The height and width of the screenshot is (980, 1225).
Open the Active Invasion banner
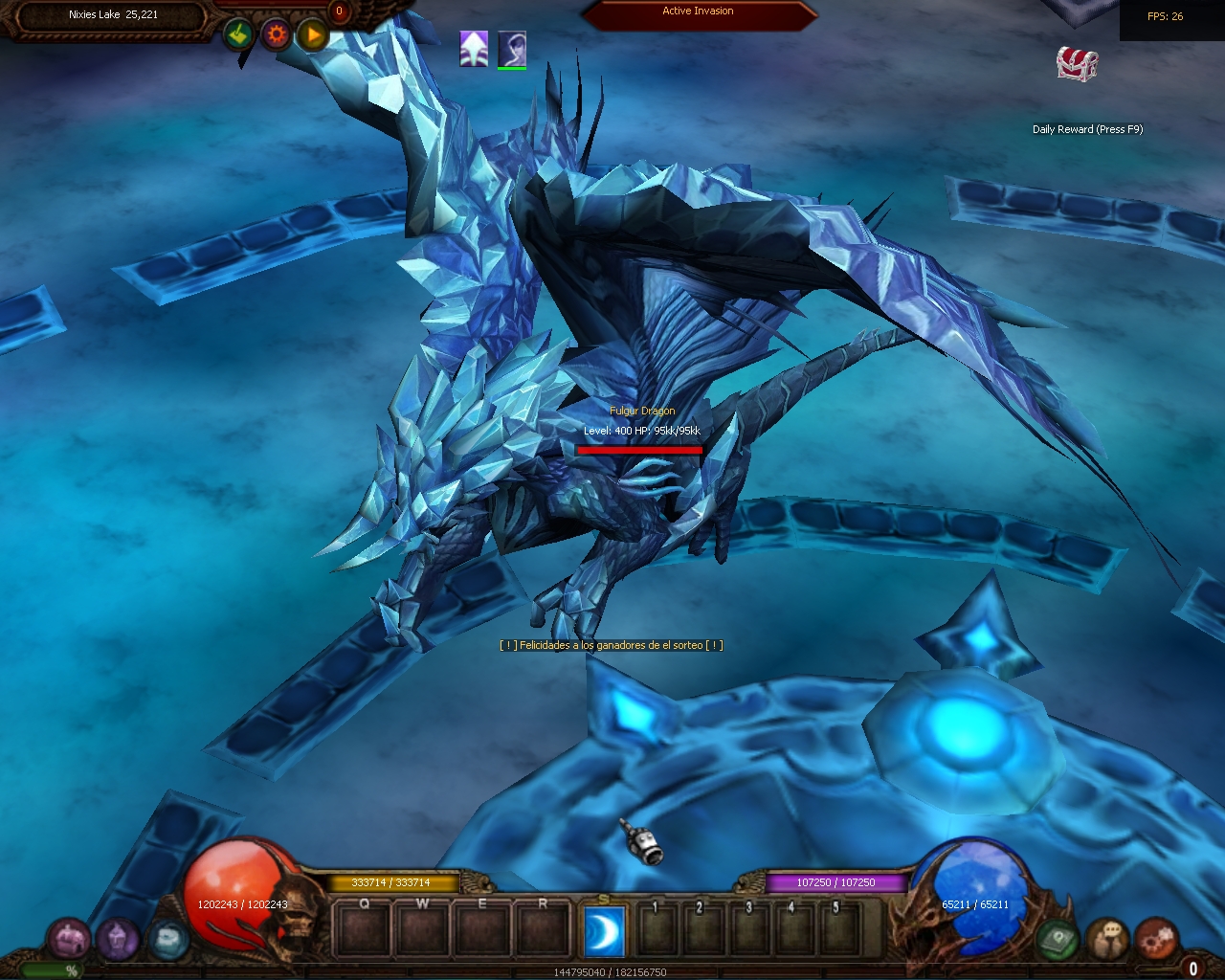click(698, 12)
